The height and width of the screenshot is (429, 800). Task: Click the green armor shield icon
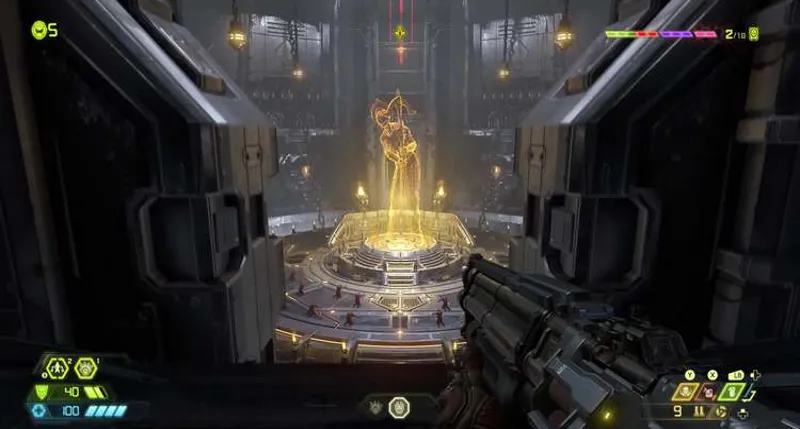coord(42,391)
